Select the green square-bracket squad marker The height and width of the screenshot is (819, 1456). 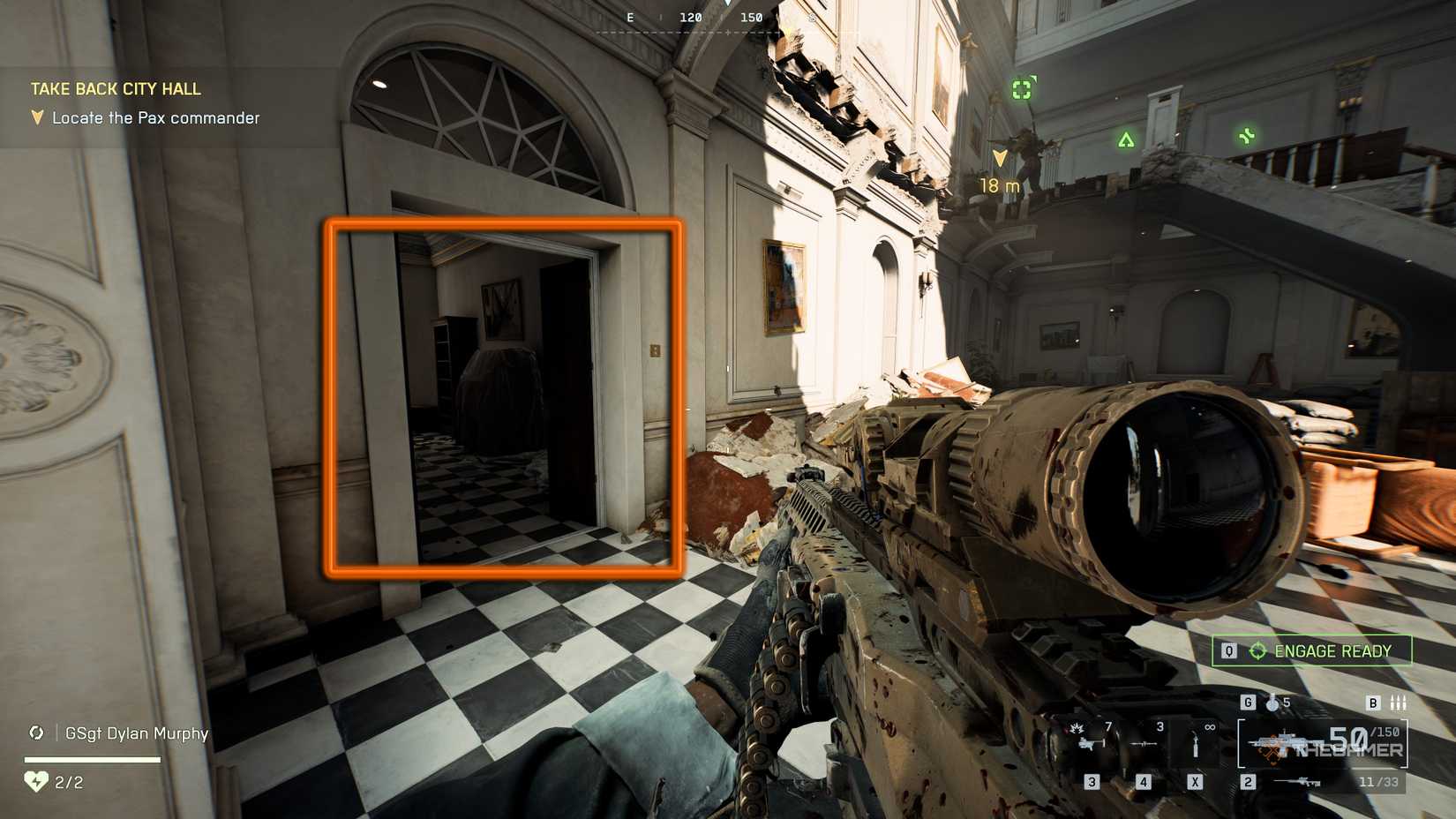[1022, 89]
